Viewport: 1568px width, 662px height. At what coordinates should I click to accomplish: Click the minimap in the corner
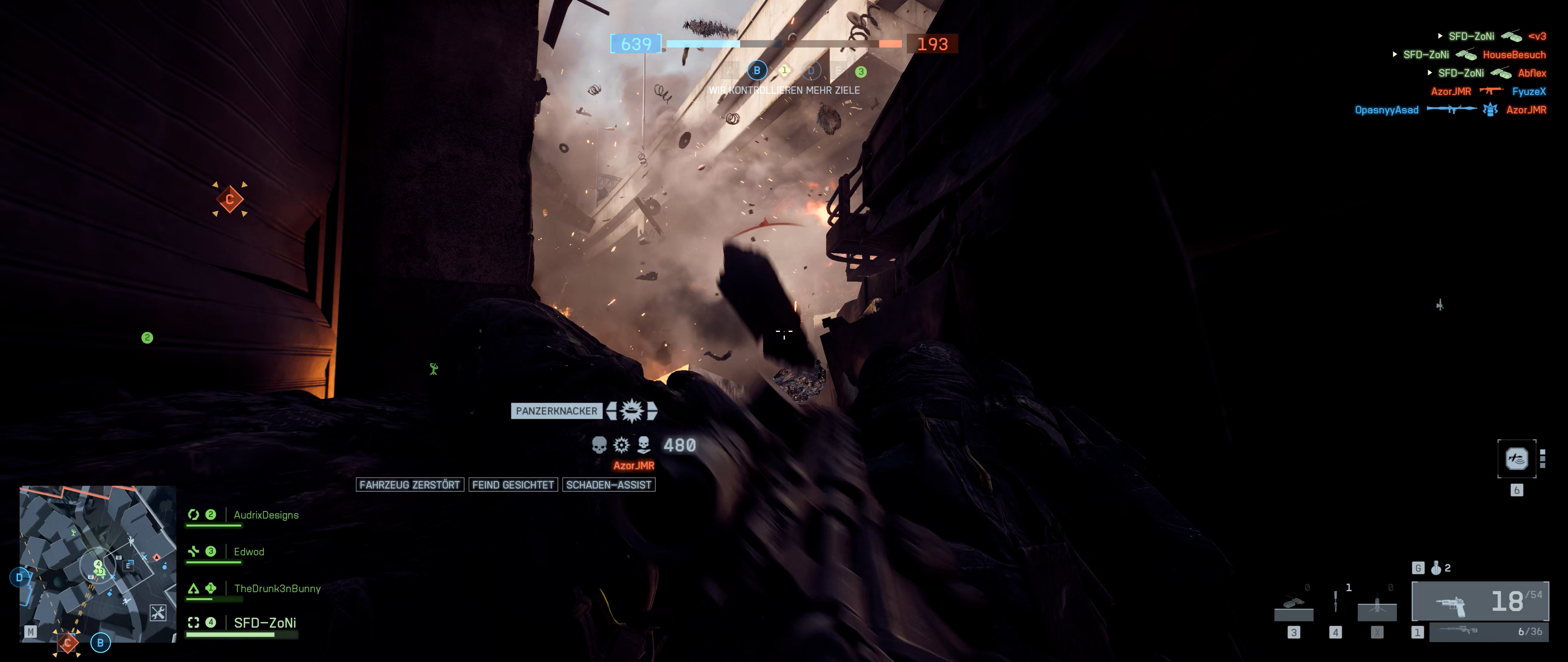coord(97,563)
